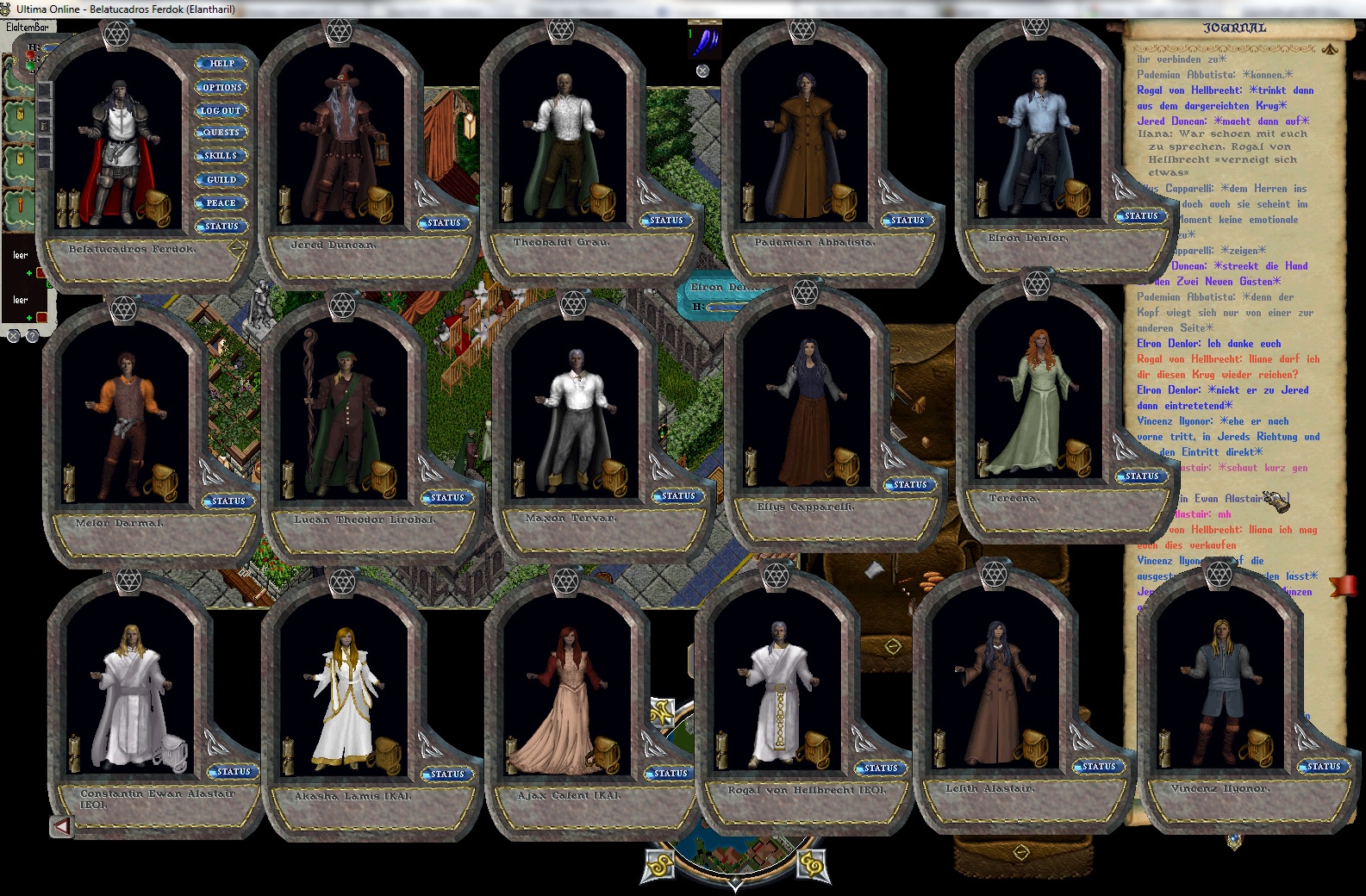The image size is (1366, 896).
Task: Toggle the Peace mode button
Action: (221, 203)
